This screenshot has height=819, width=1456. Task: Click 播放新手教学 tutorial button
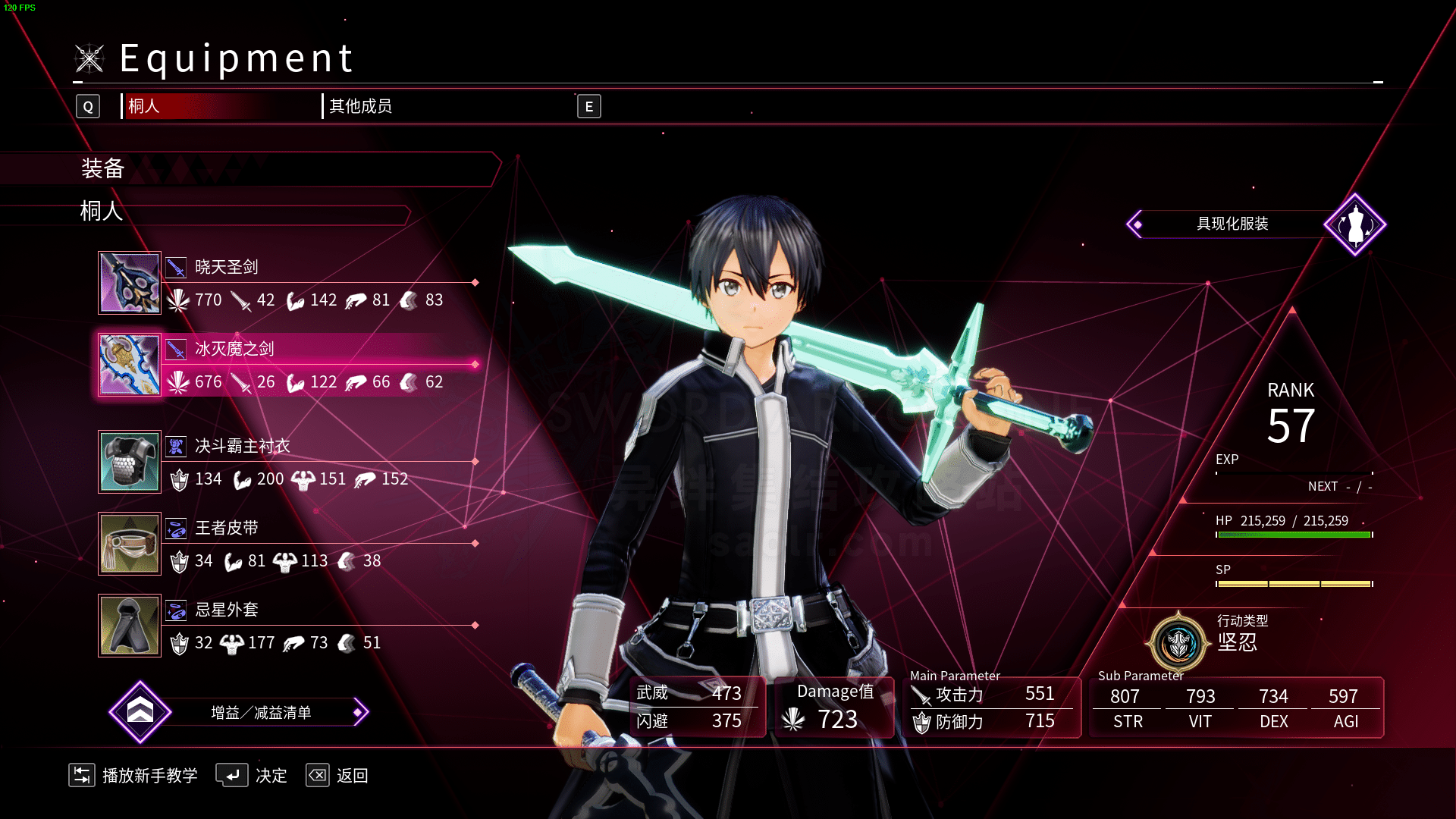[134, 776]
